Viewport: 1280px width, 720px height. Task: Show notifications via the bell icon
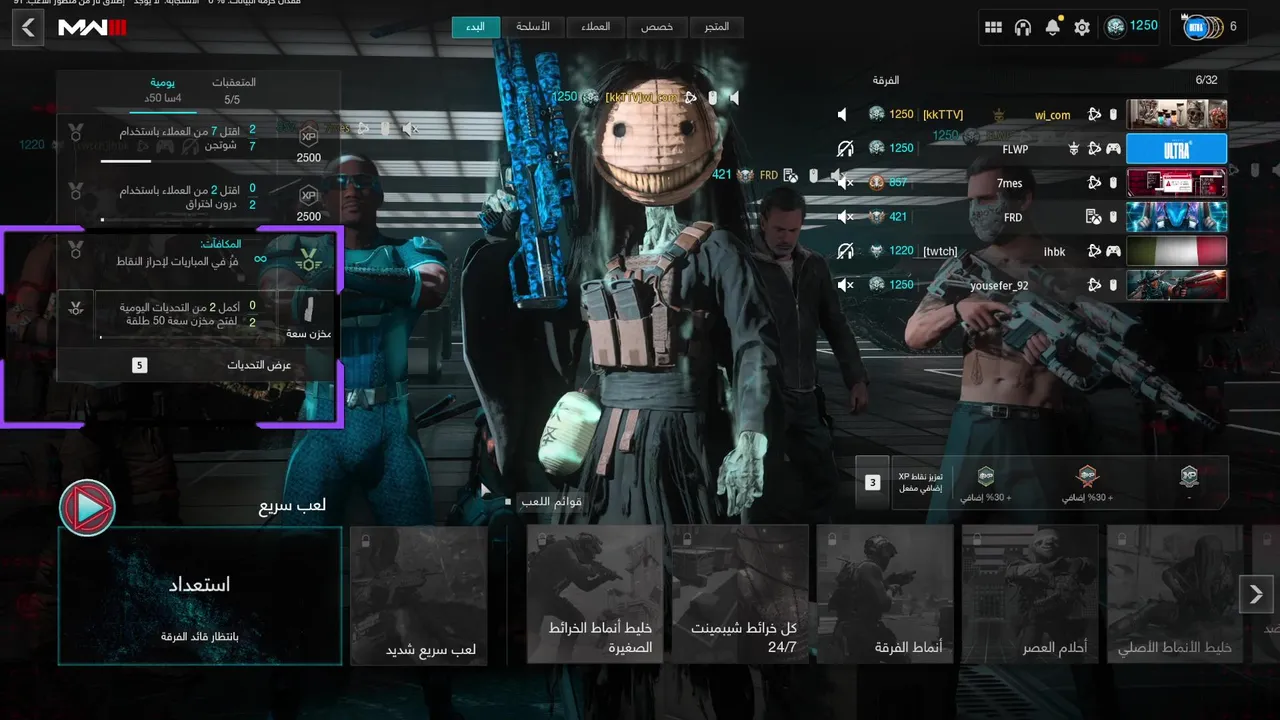[1052, 28]
